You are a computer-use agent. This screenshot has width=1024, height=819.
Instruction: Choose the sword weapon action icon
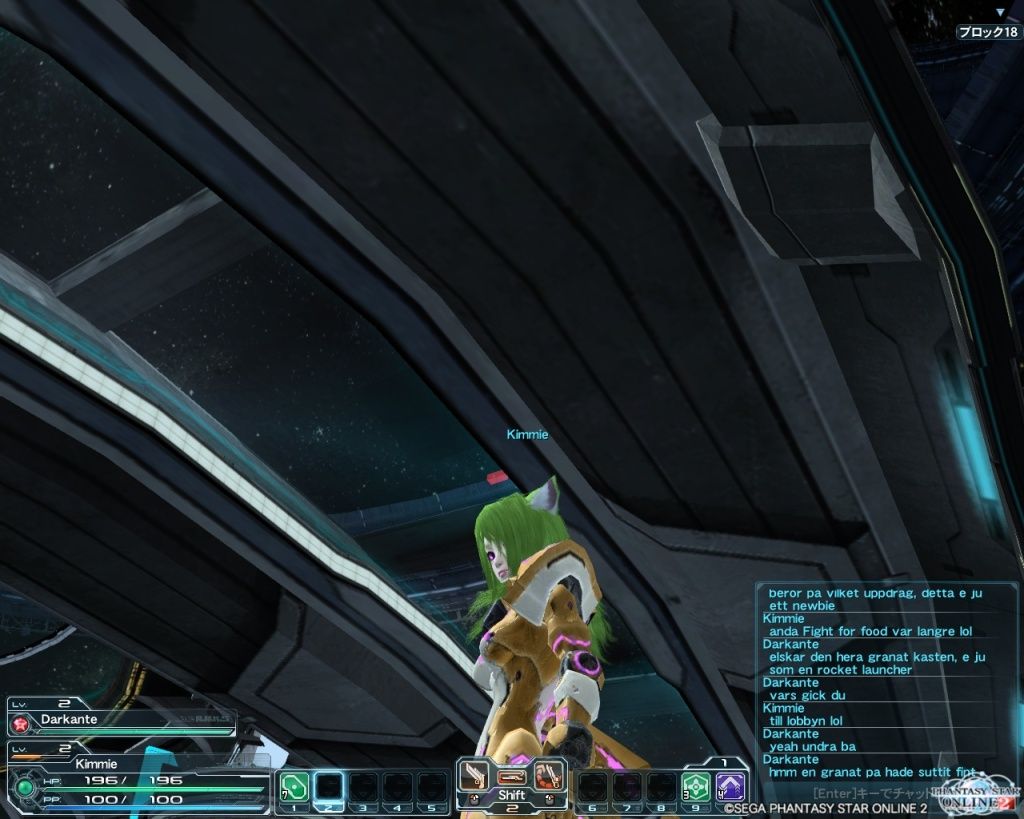(474, 775)
